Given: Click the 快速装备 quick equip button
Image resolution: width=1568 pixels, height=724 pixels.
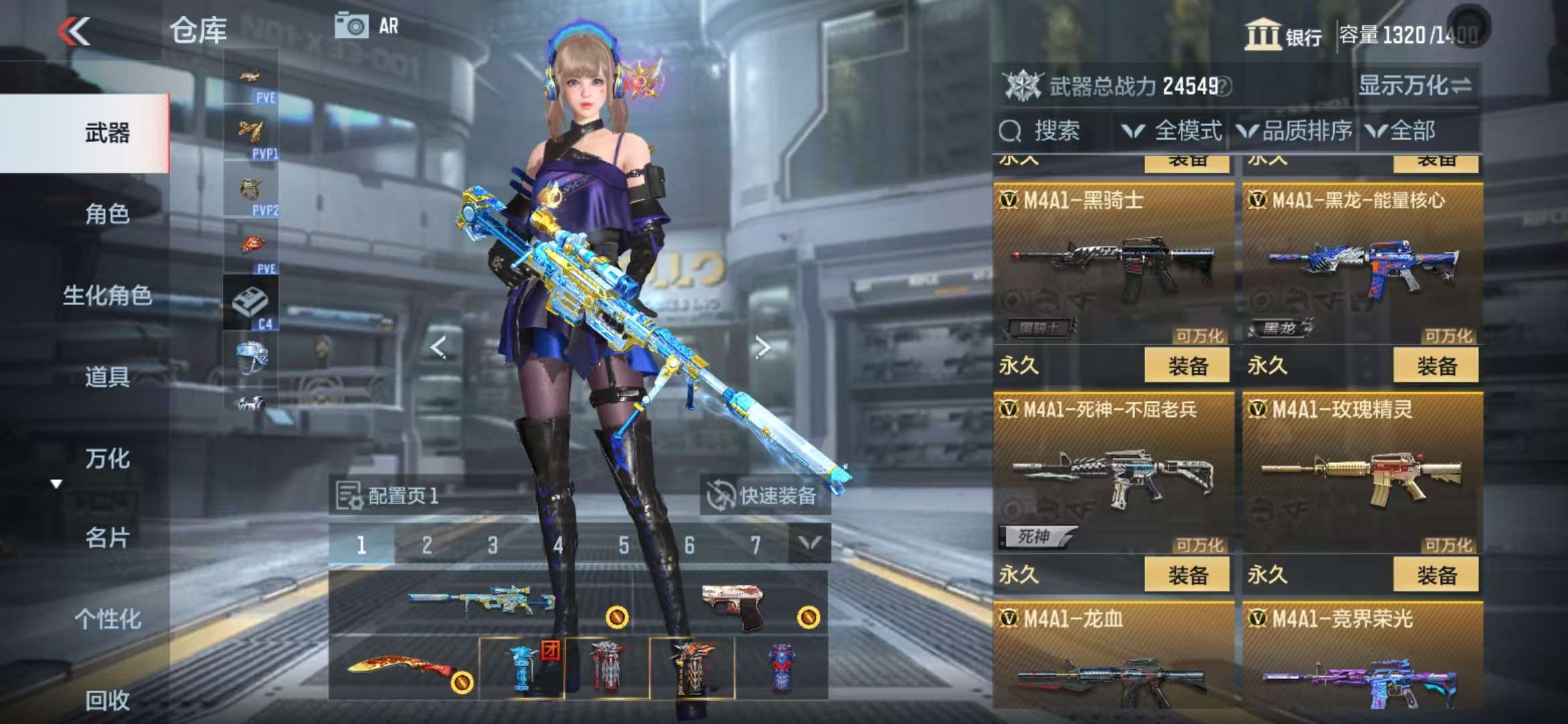Looking at the screenshot, I should pyautogui.click(x=765, y=496).
